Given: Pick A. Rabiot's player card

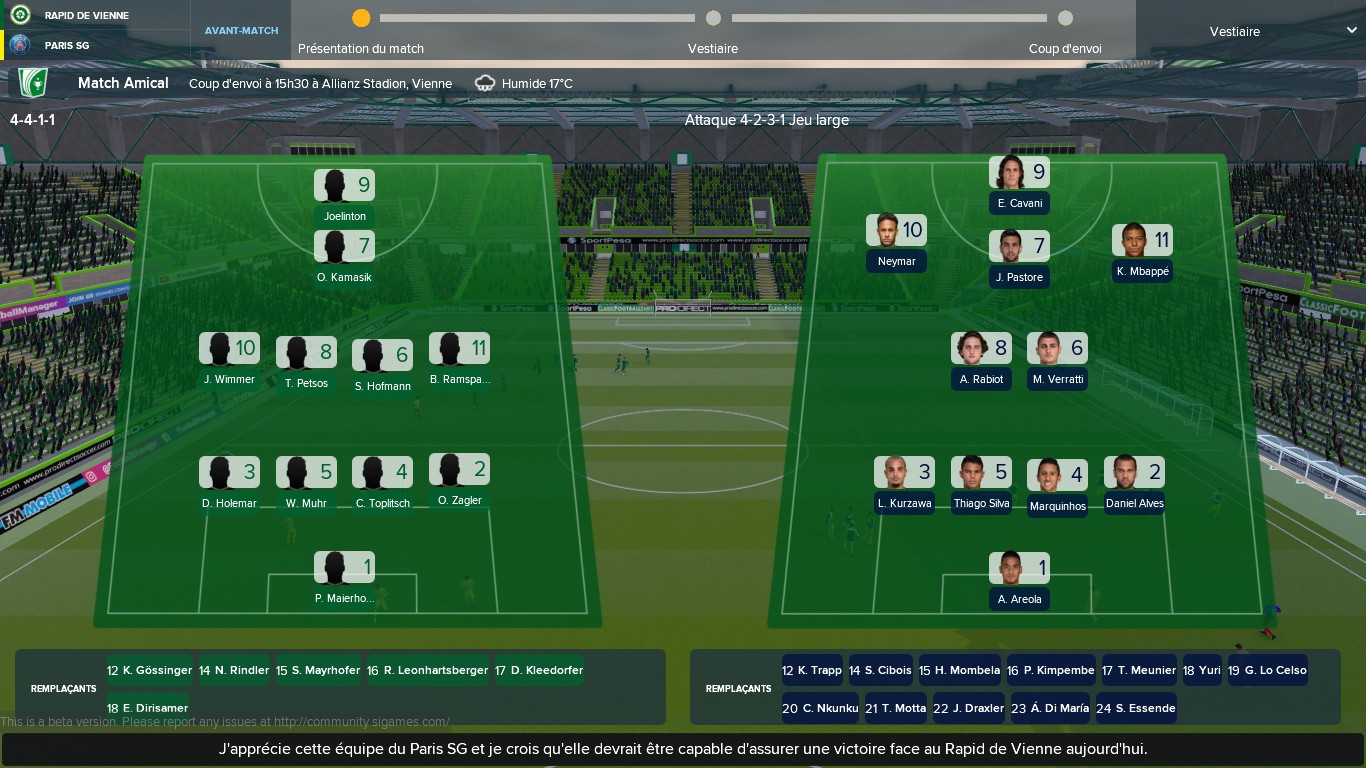Looking at the screenshot, I should [981, 360].
